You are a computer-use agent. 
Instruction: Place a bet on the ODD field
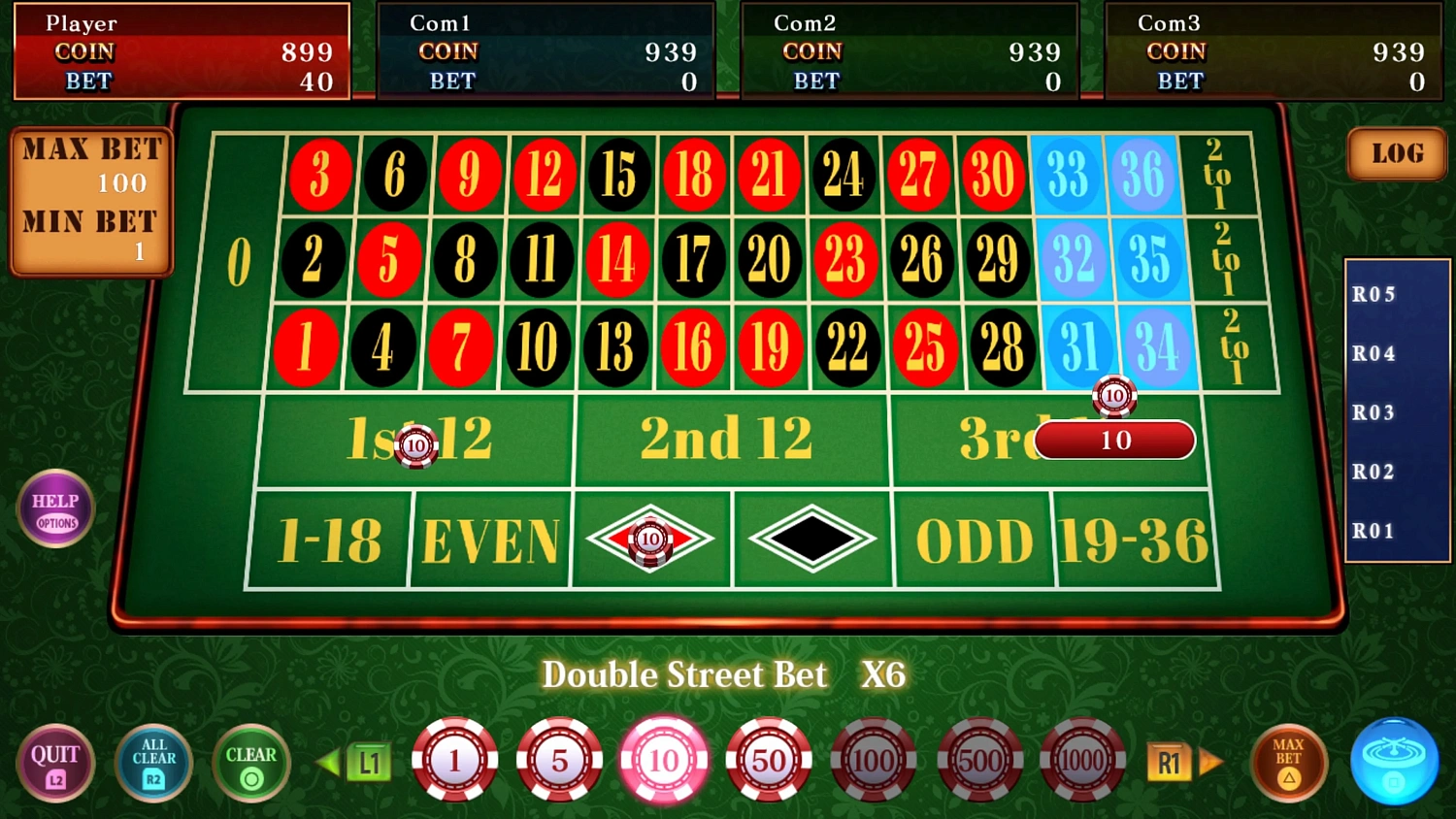(974, 540)
